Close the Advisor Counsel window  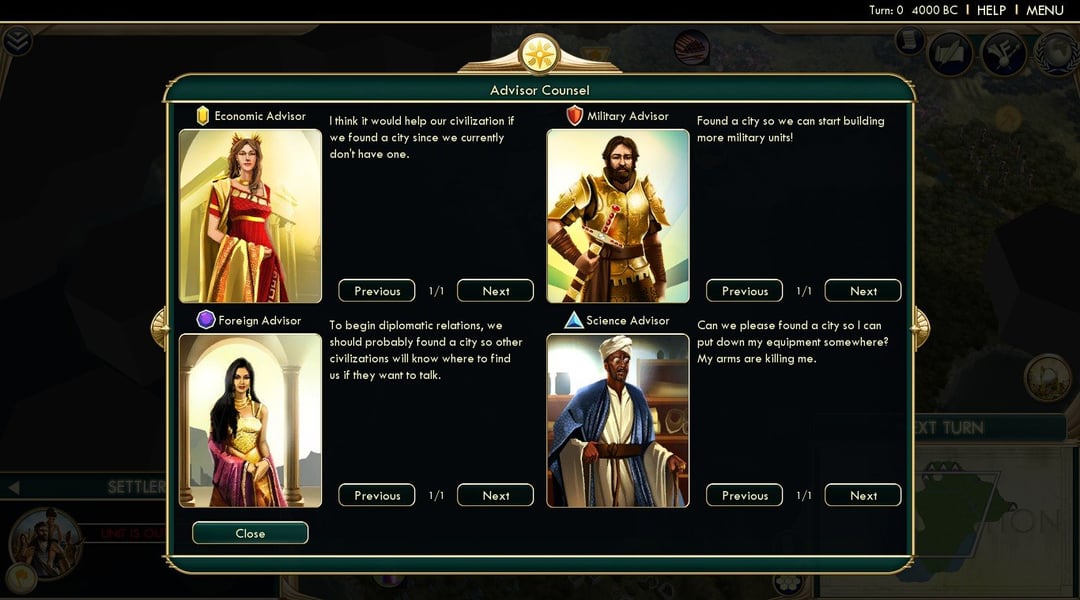[x=250, y=533]
